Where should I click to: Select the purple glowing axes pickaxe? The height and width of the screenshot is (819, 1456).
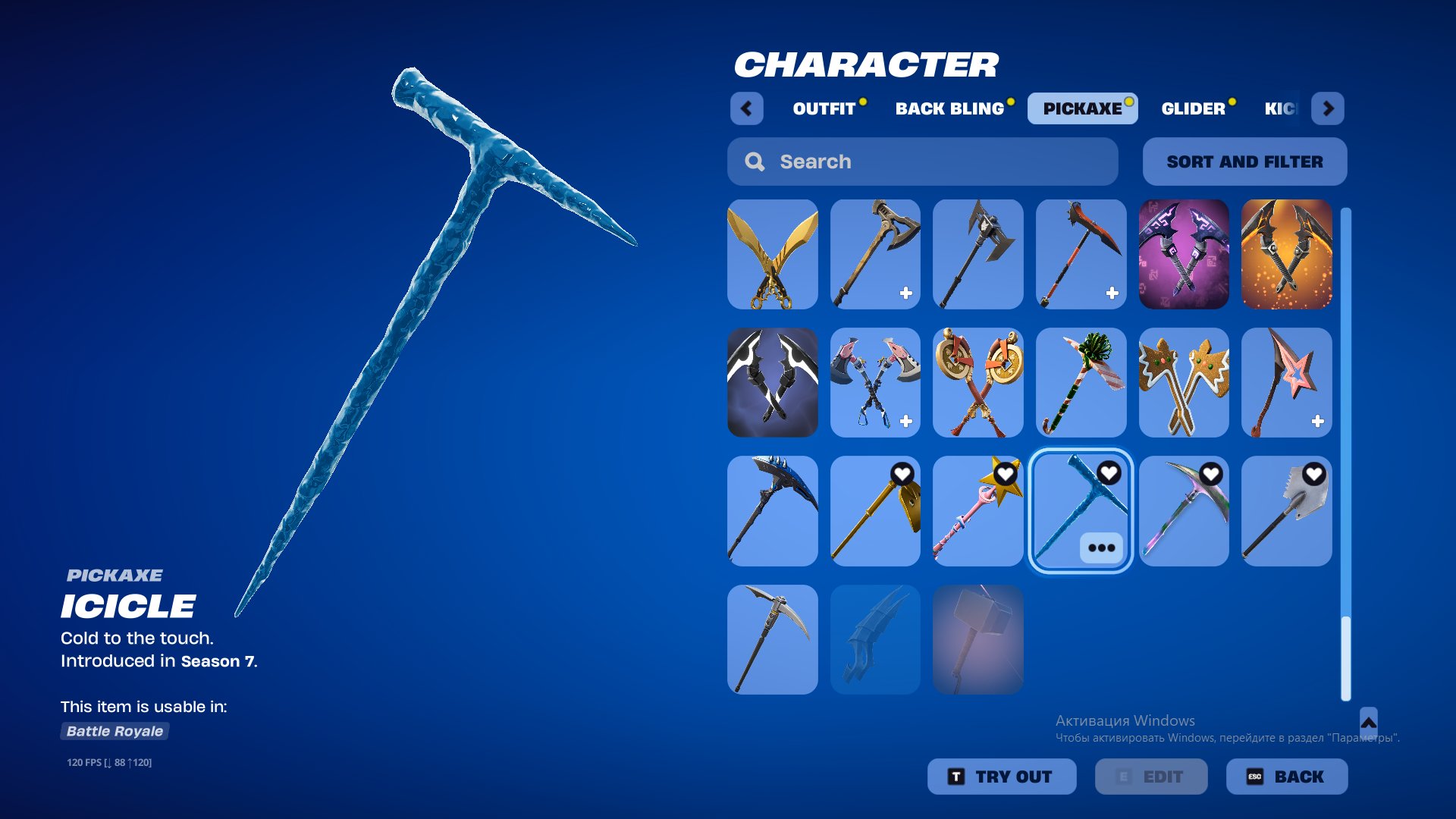click(x=1183, y=254)
